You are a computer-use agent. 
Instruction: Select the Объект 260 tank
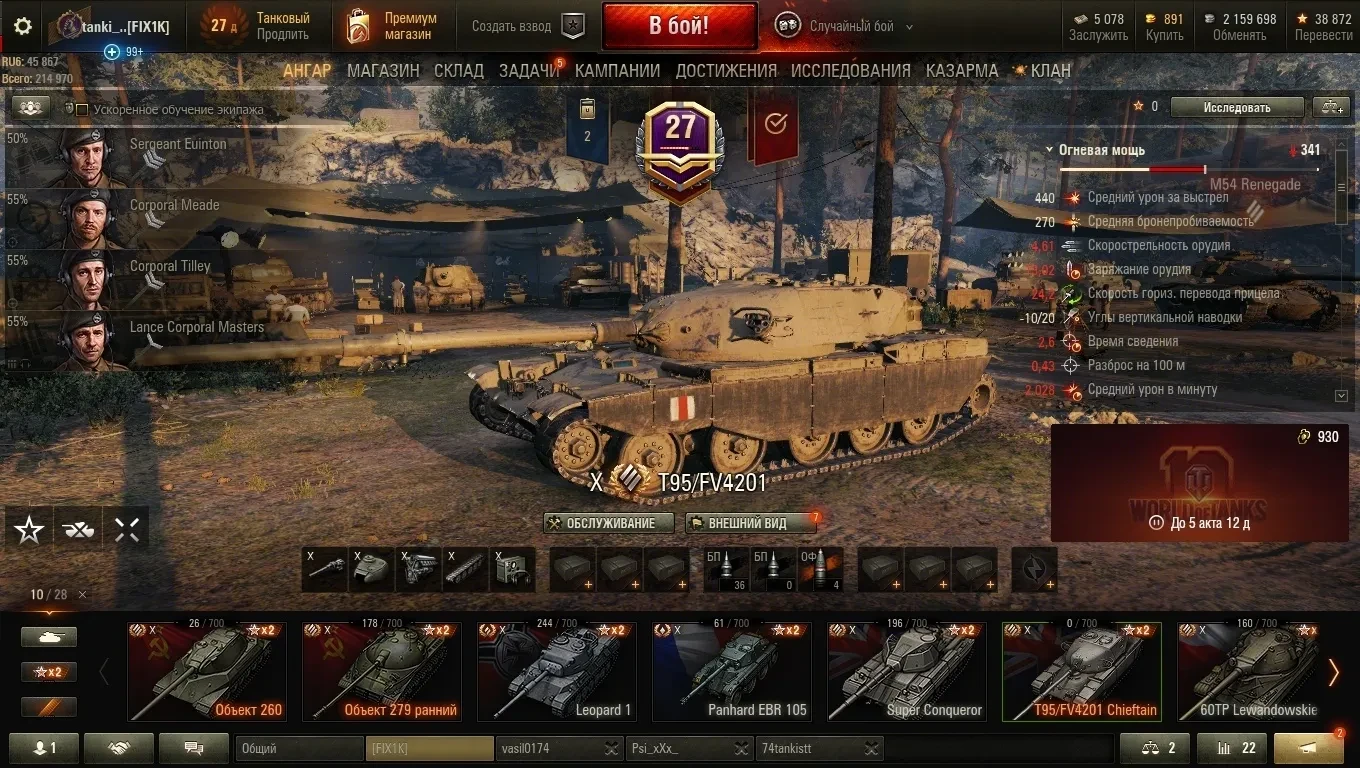(x=207, y=672)
